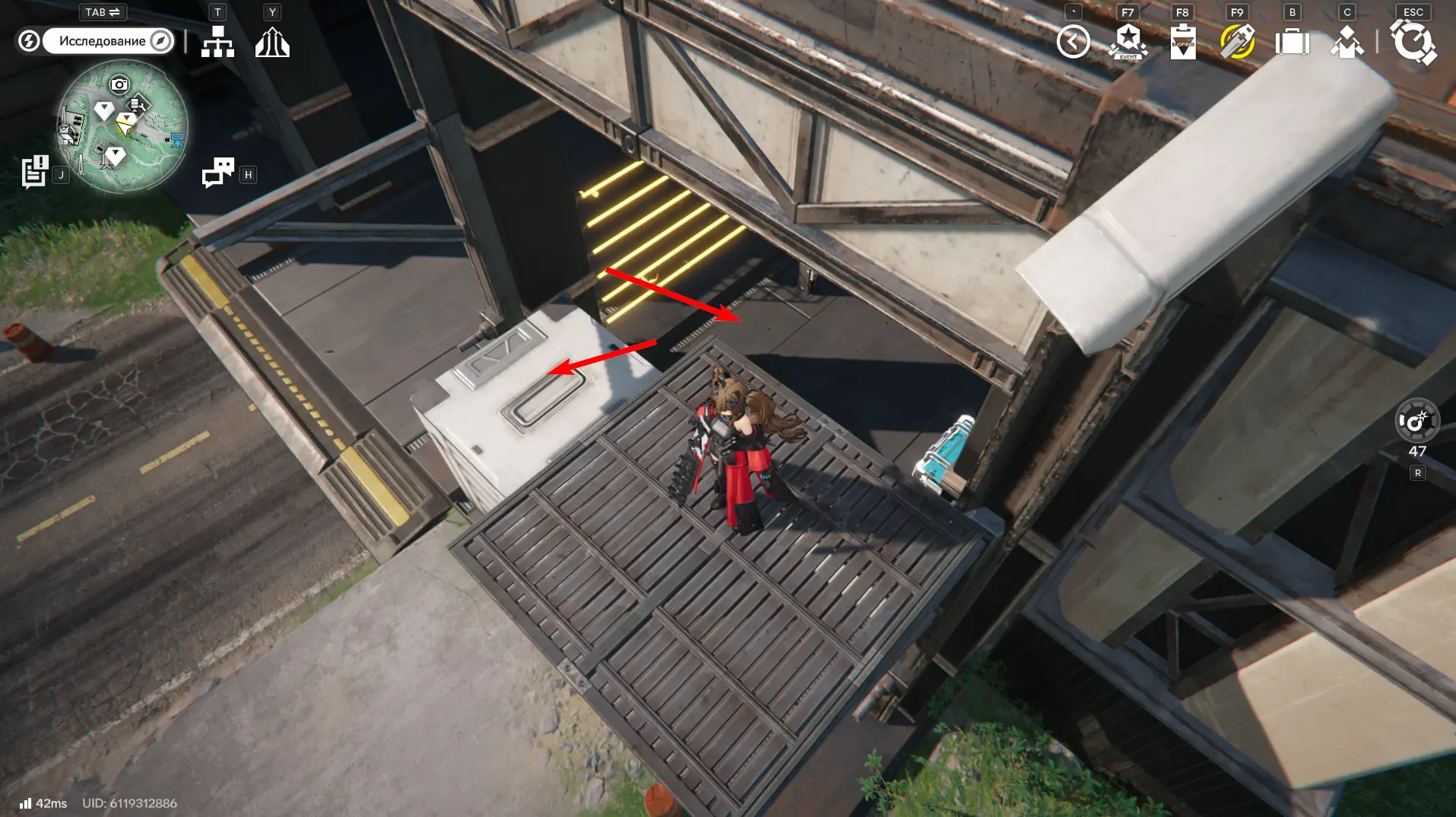Viewport: 1456px width, 817px height.
Task: Open the briefcase backpack inventory
Action: coord(1292,42)
